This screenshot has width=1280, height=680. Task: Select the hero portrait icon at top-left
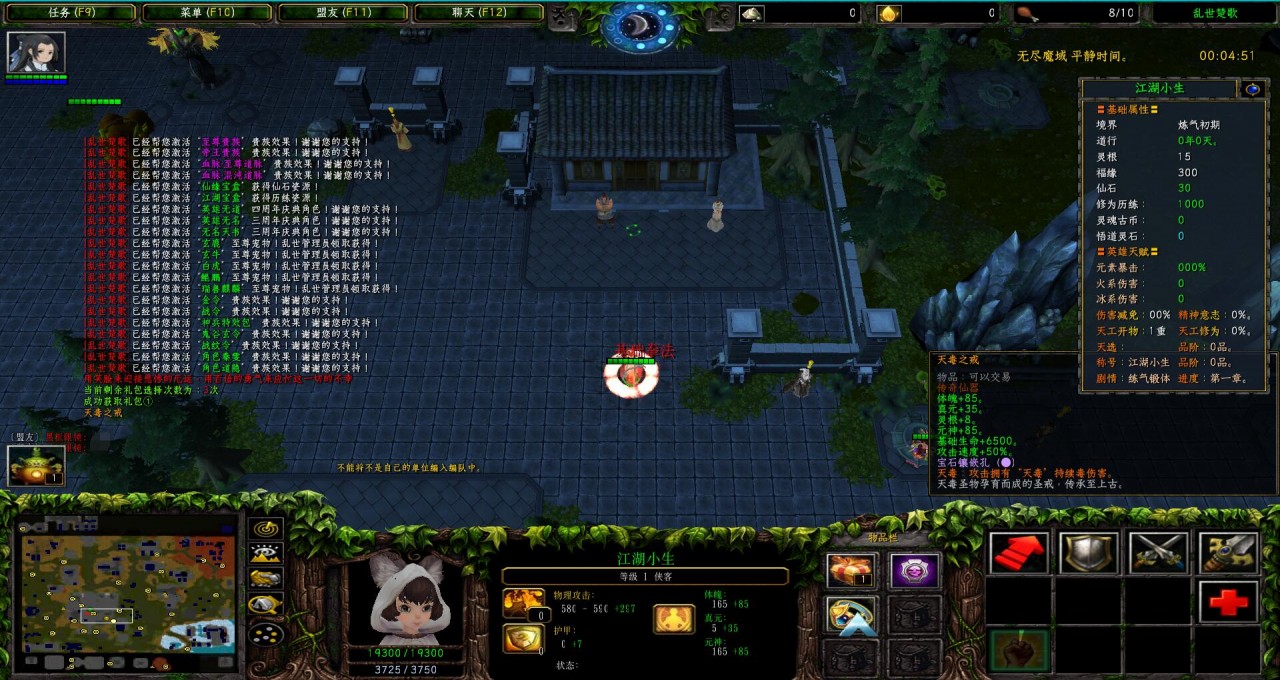click(36, 52)
